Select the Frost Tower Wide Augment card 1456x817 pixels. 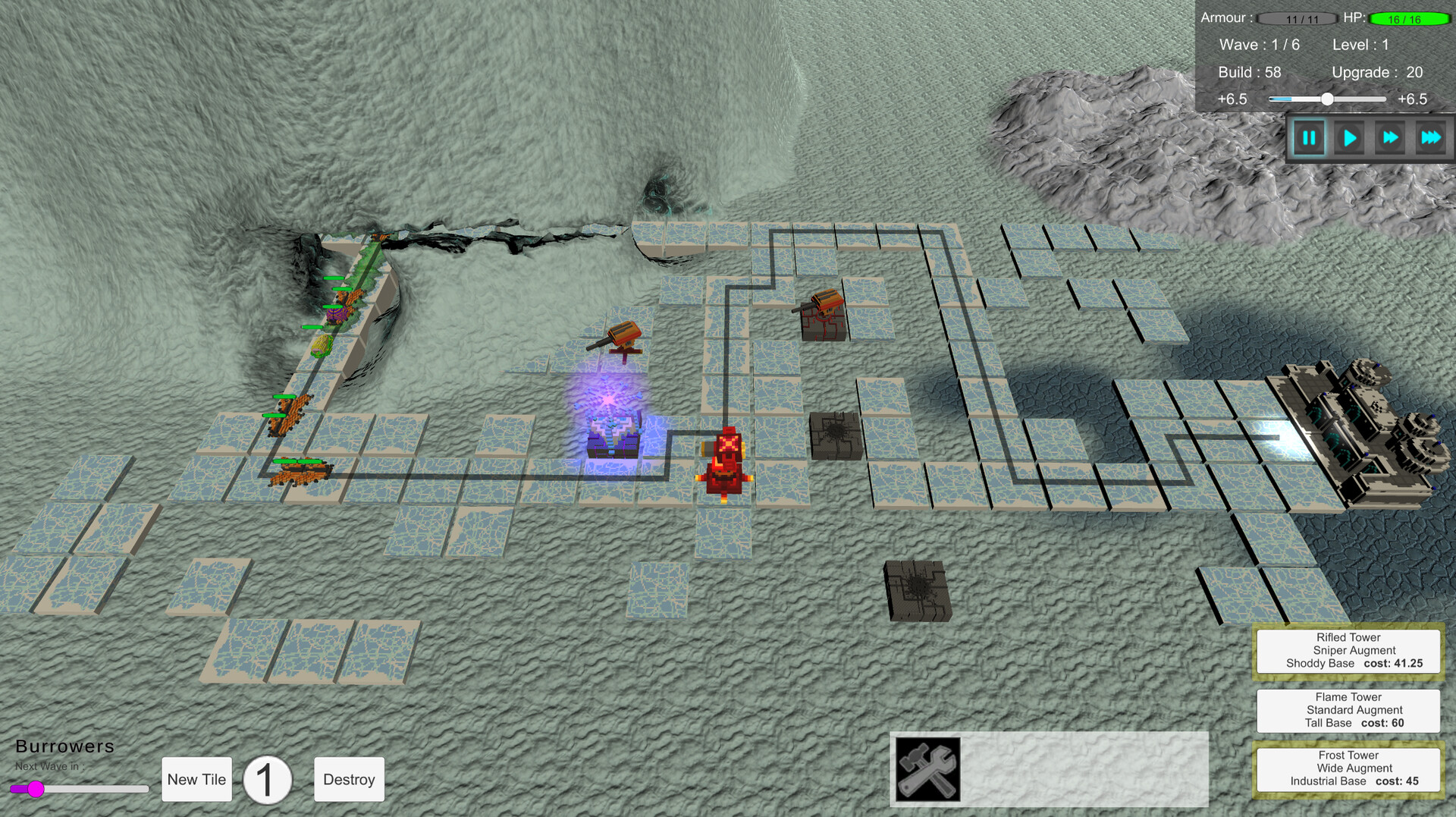1348,768
